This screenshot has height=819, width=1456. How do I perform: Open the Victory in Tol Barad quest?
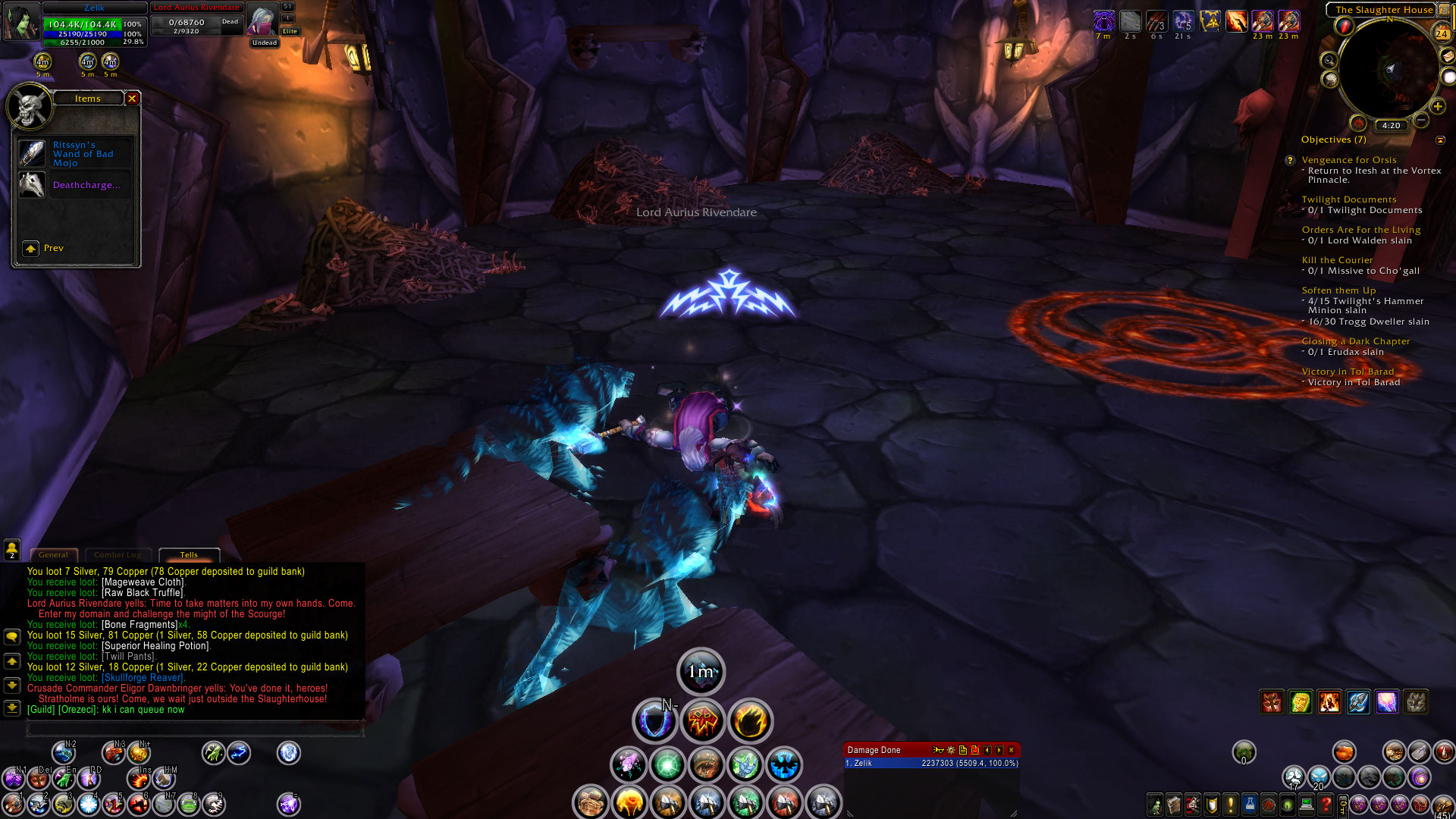click(x=1347, y=372)
